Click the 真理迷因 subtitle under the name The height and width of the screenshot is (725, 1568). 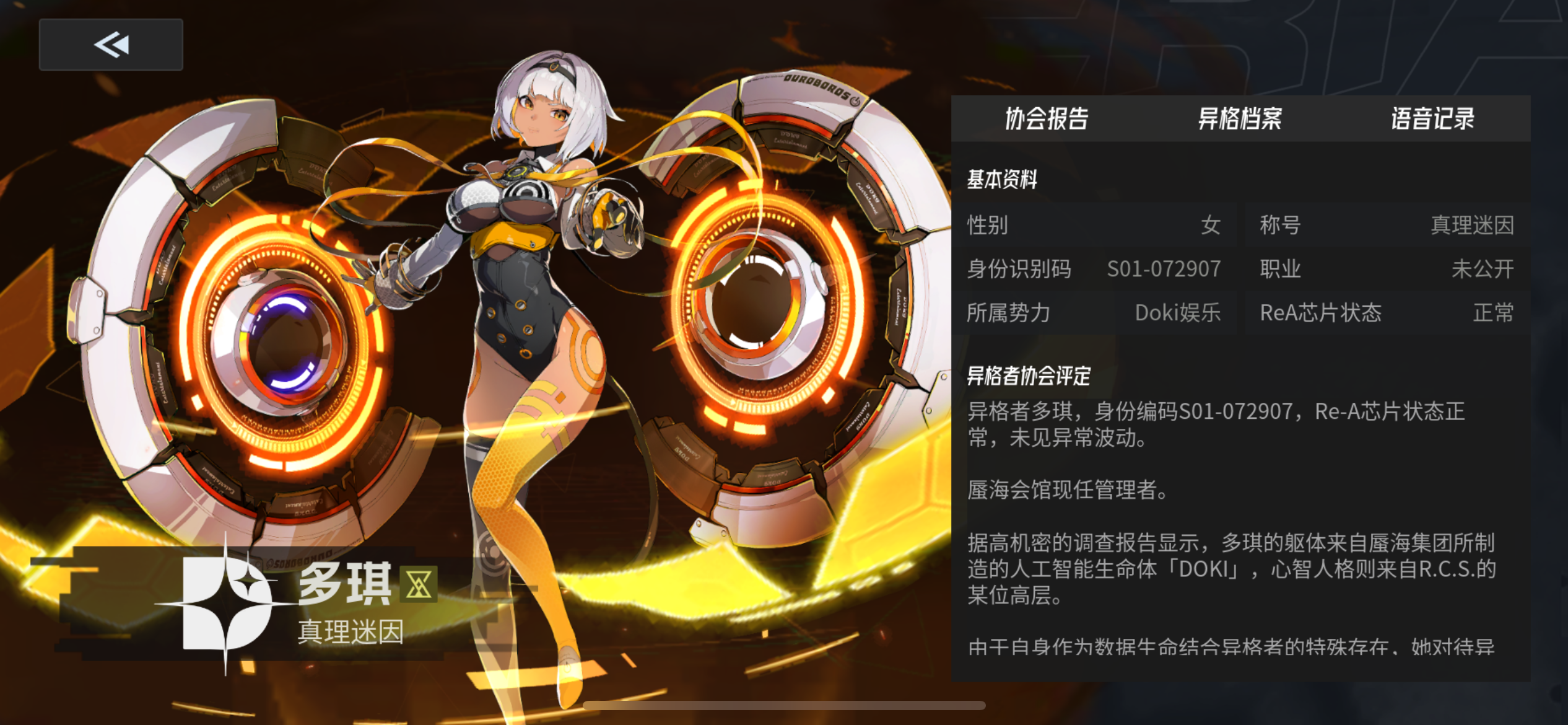349,633
